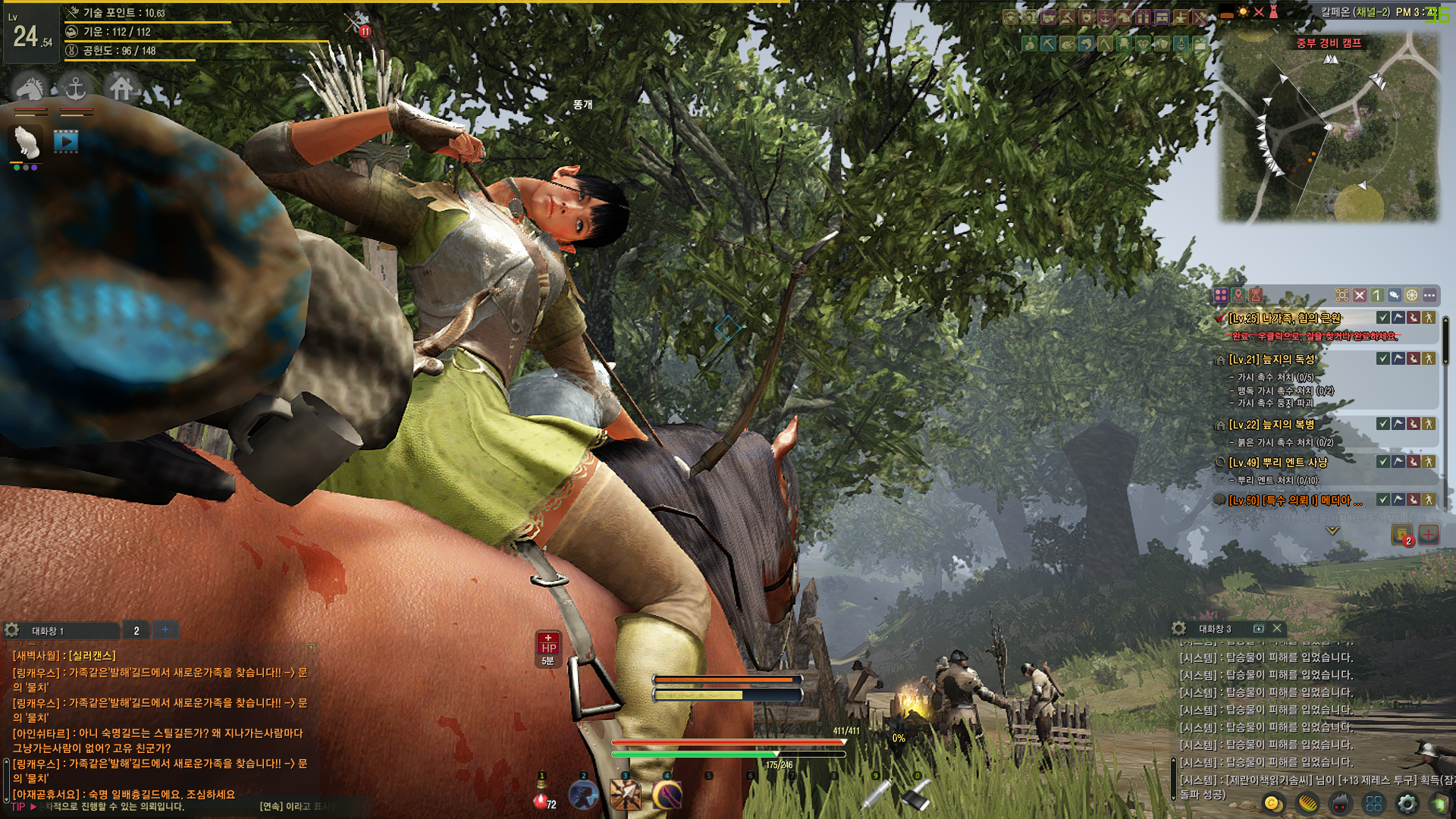Image resolution: width=1456 pixels, height=819 pixels.
Task: Expand the quest list down arrow
Action: pyautogui.click(x=1332, y=531)
